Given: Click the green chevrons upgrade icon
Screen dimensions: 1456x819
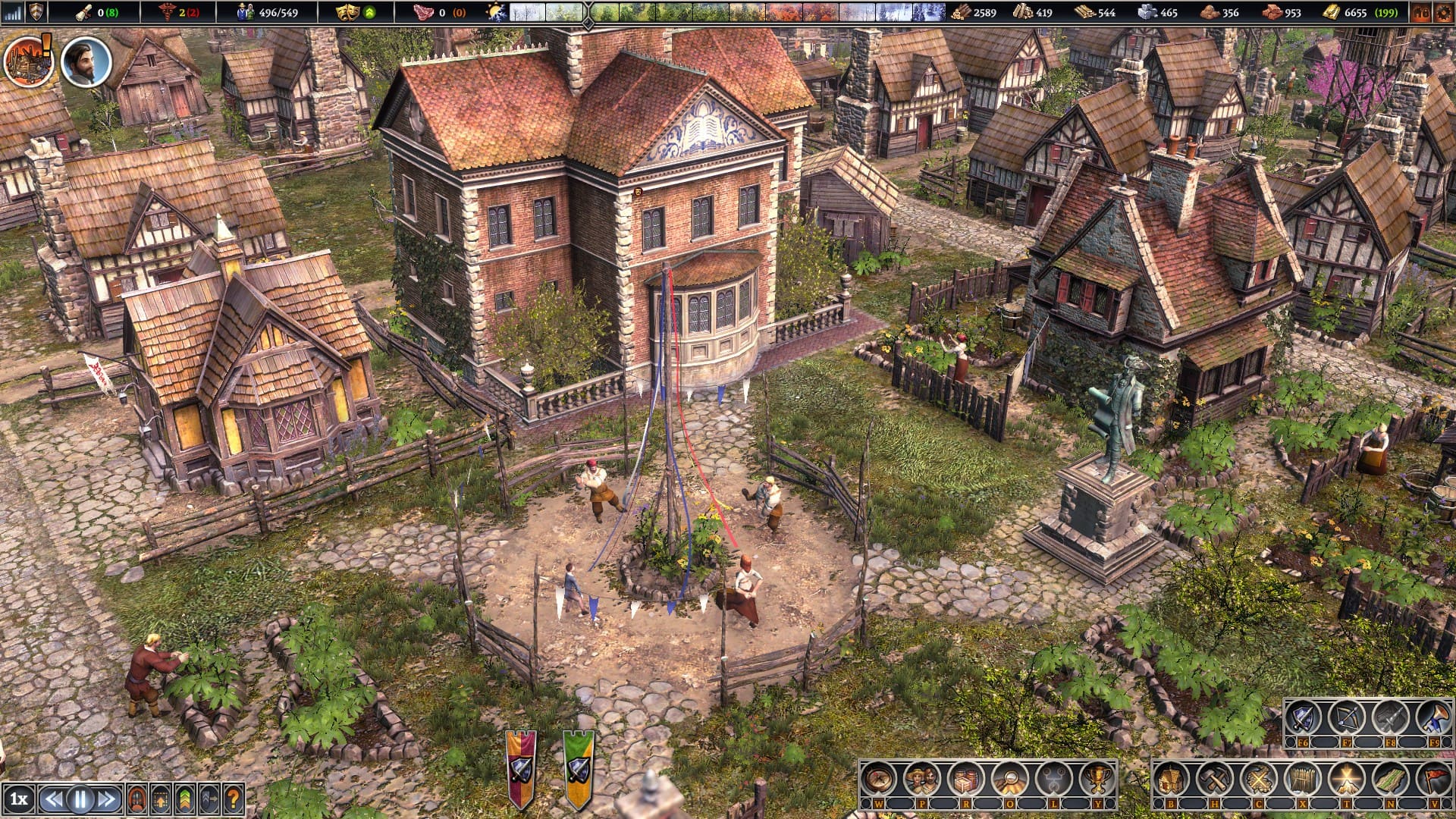Looking at the screenshot, I should tap(185, 799).
